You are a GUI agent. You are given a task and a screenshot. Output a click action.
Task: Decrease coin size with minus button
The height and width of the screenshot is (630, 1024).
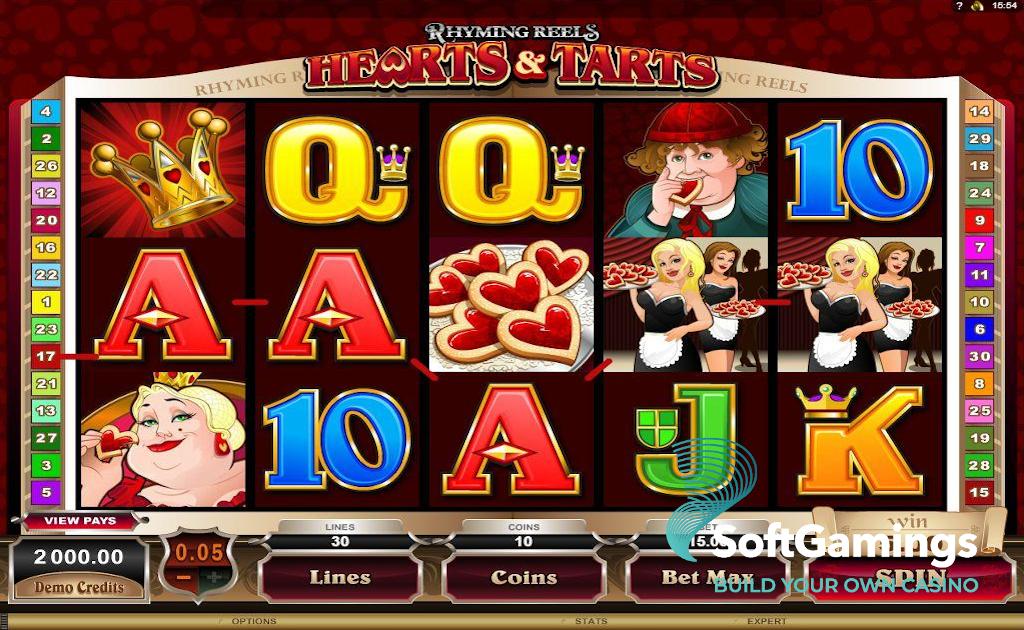click(x=182, y=579)
